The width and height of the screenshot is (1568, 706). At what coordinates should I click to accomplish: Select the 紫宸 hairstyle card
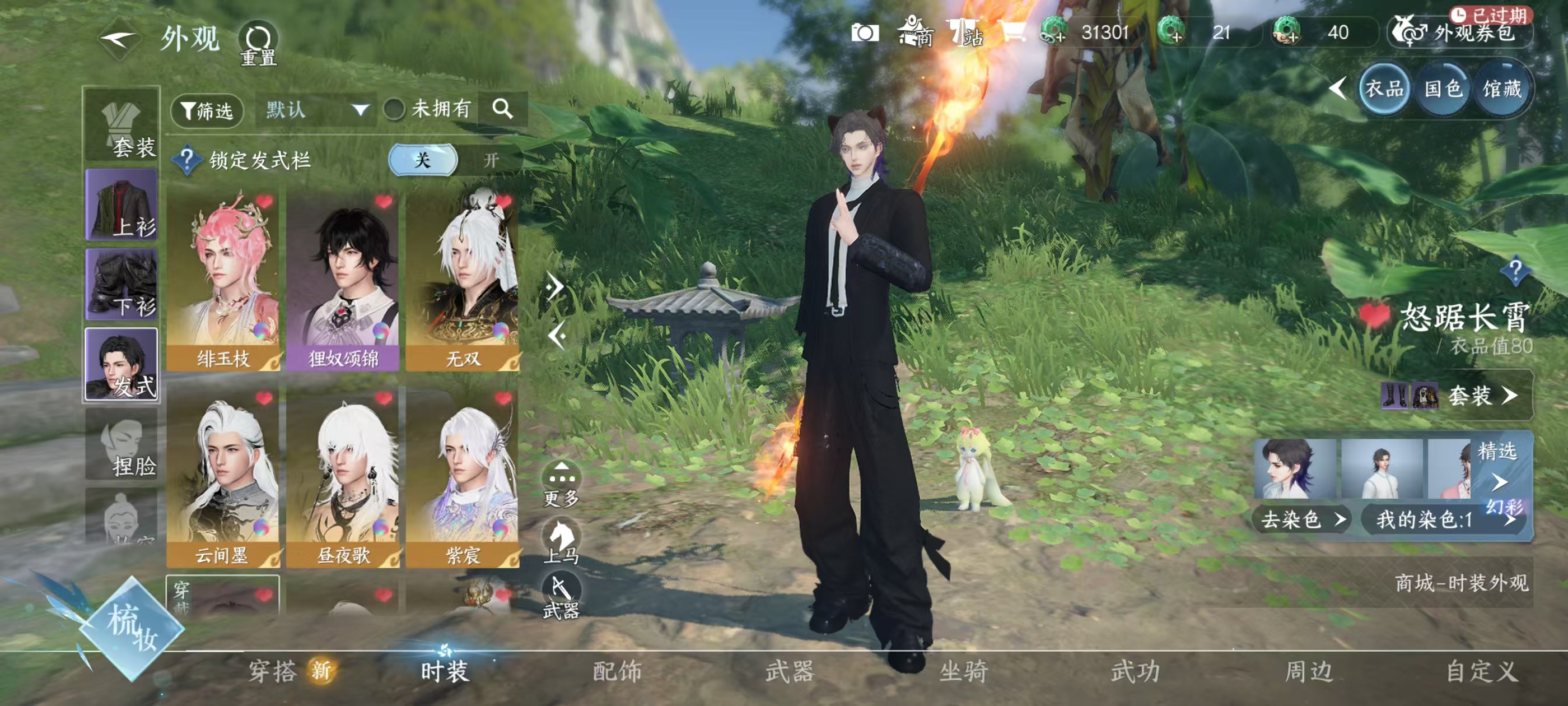463,477
